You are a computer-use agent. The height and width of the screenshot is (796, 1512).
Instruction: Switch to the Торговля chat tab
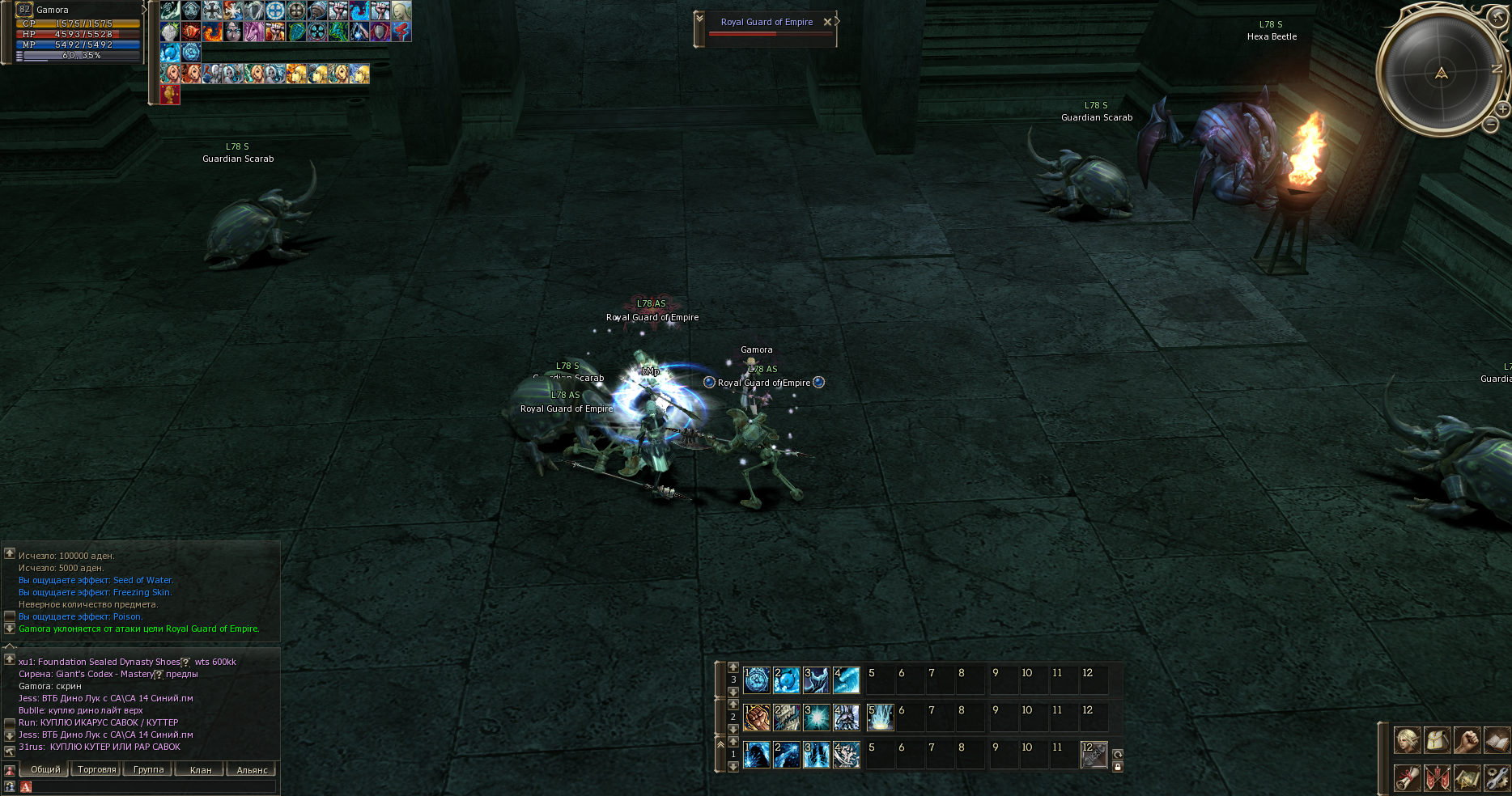pos(96,769)
